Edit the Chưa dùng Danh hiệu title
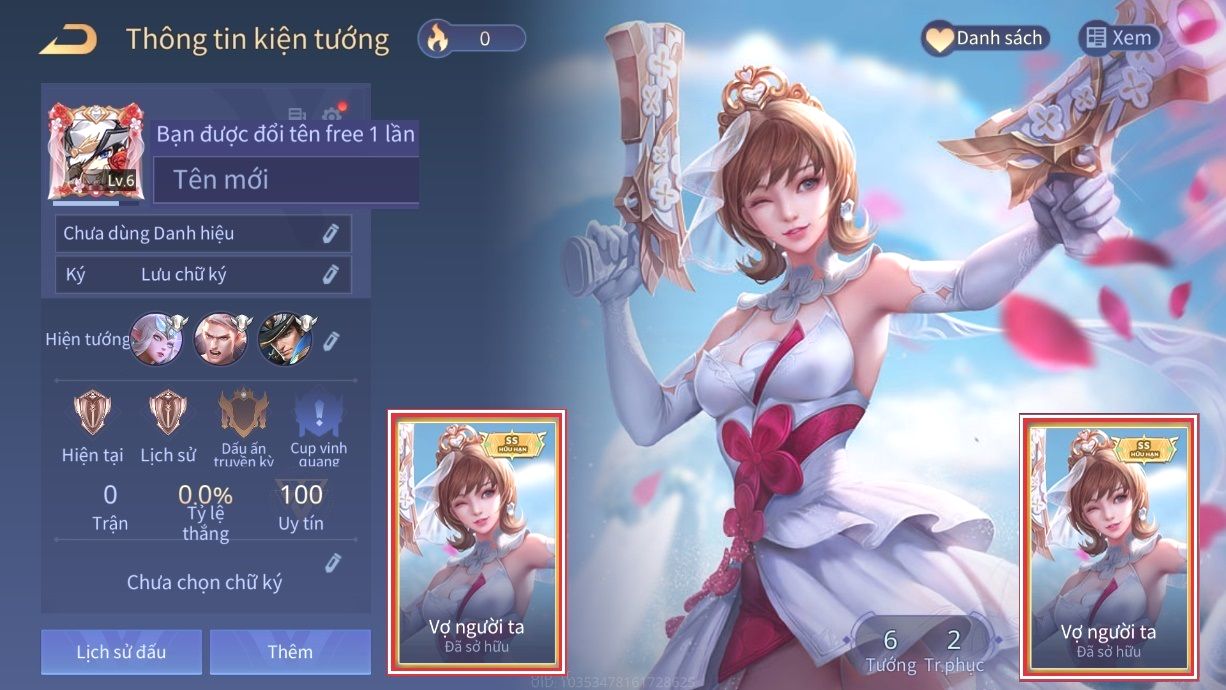The width and height of the screenshot is (1226, 690). [x=330, y=234]
